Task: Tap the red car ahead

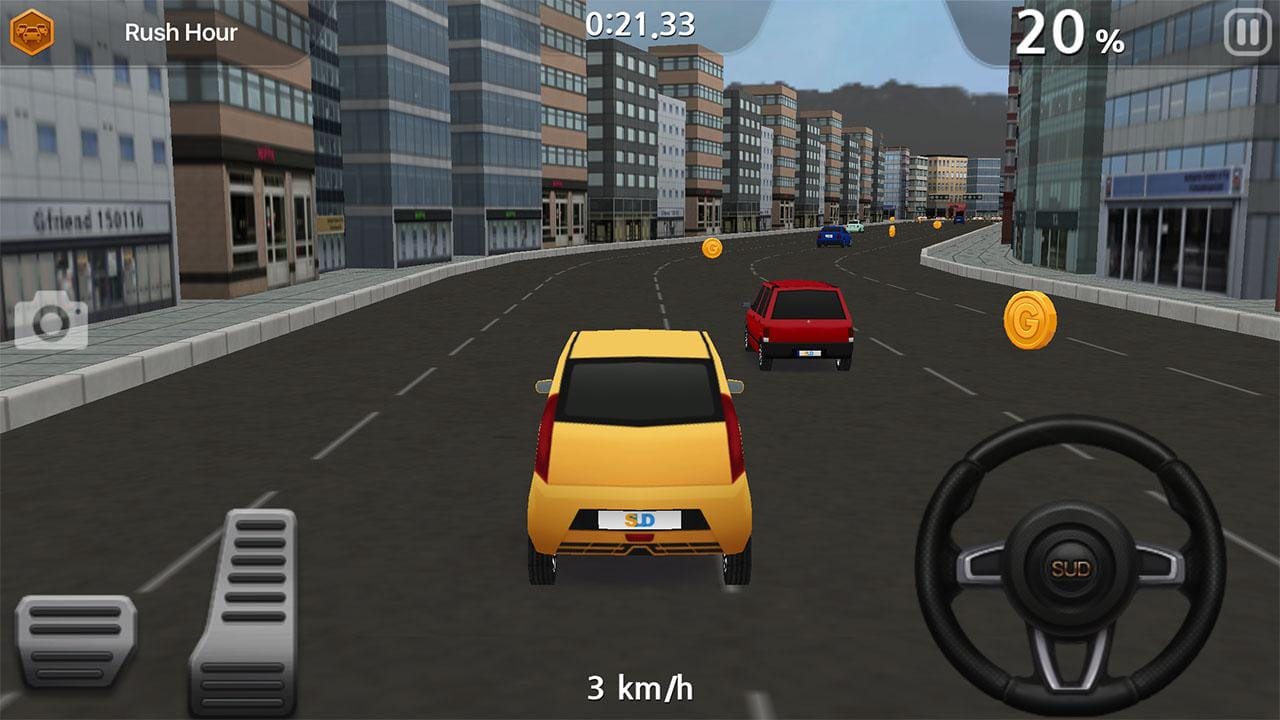Action: point(800,320)
